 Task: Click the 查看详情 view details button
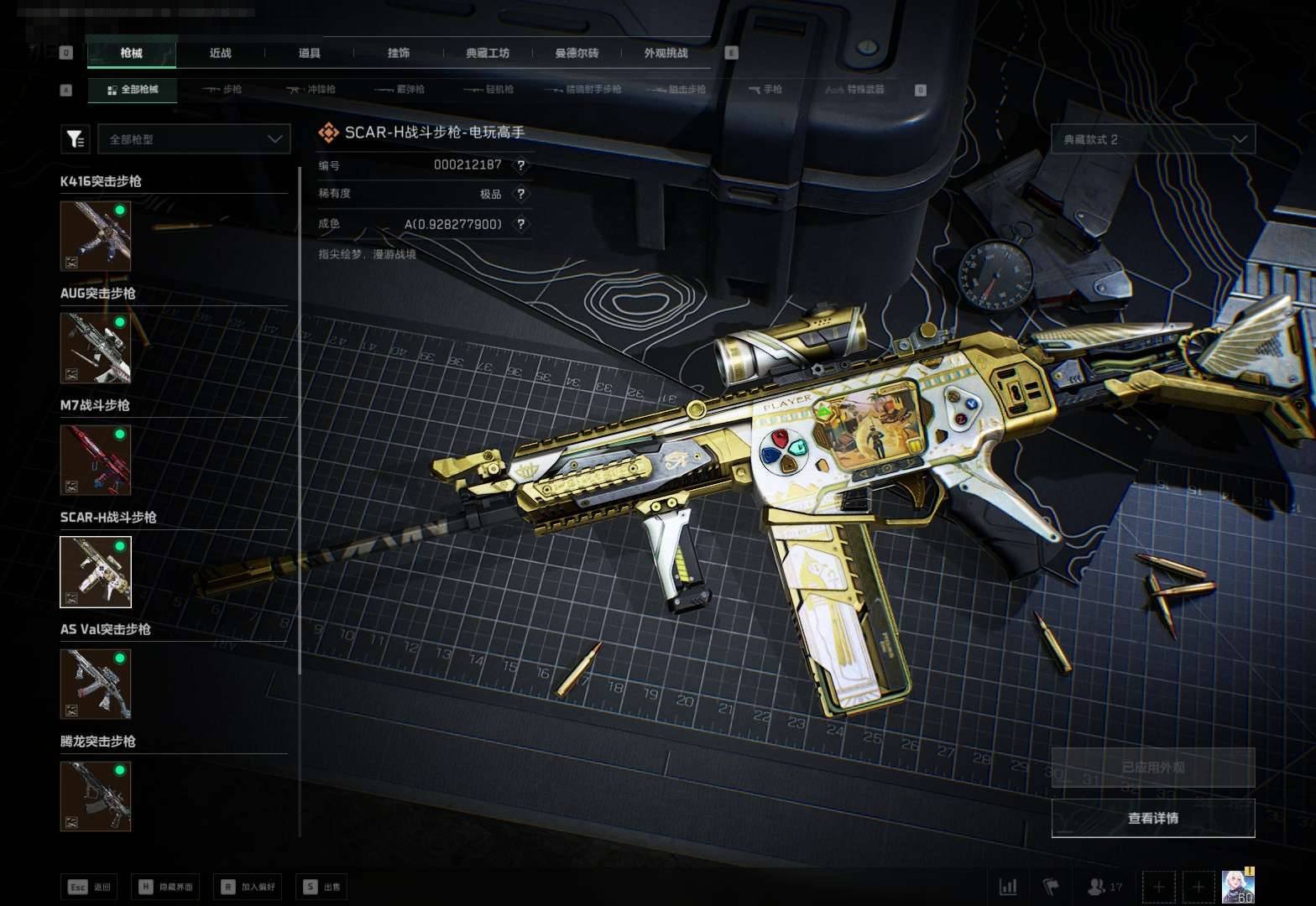point(1153,818)
